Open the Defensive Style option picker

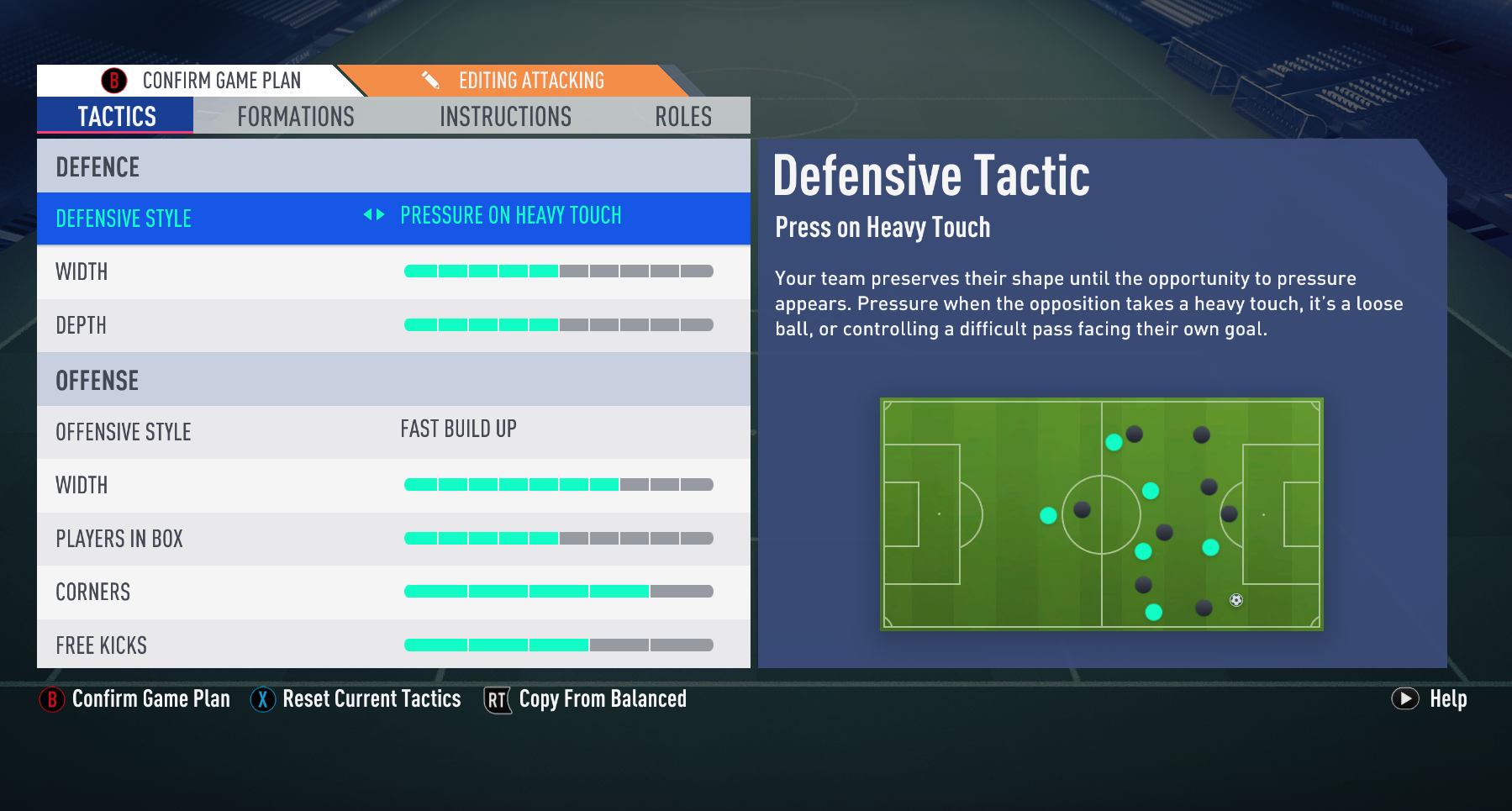[x=510, y=216]
